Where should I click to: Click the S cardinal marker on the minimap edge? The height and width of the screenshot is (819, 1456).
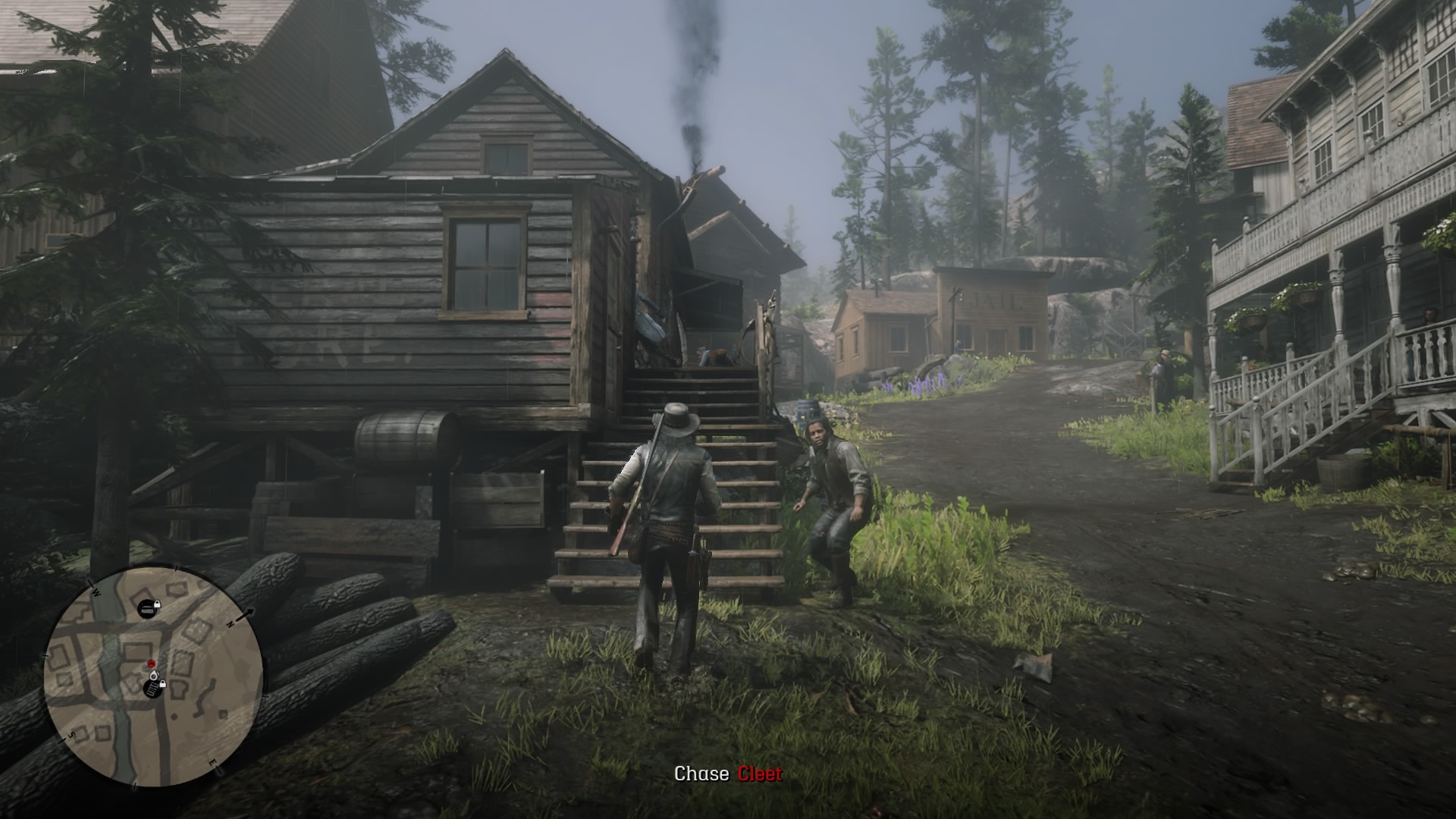tap(72, 733)
